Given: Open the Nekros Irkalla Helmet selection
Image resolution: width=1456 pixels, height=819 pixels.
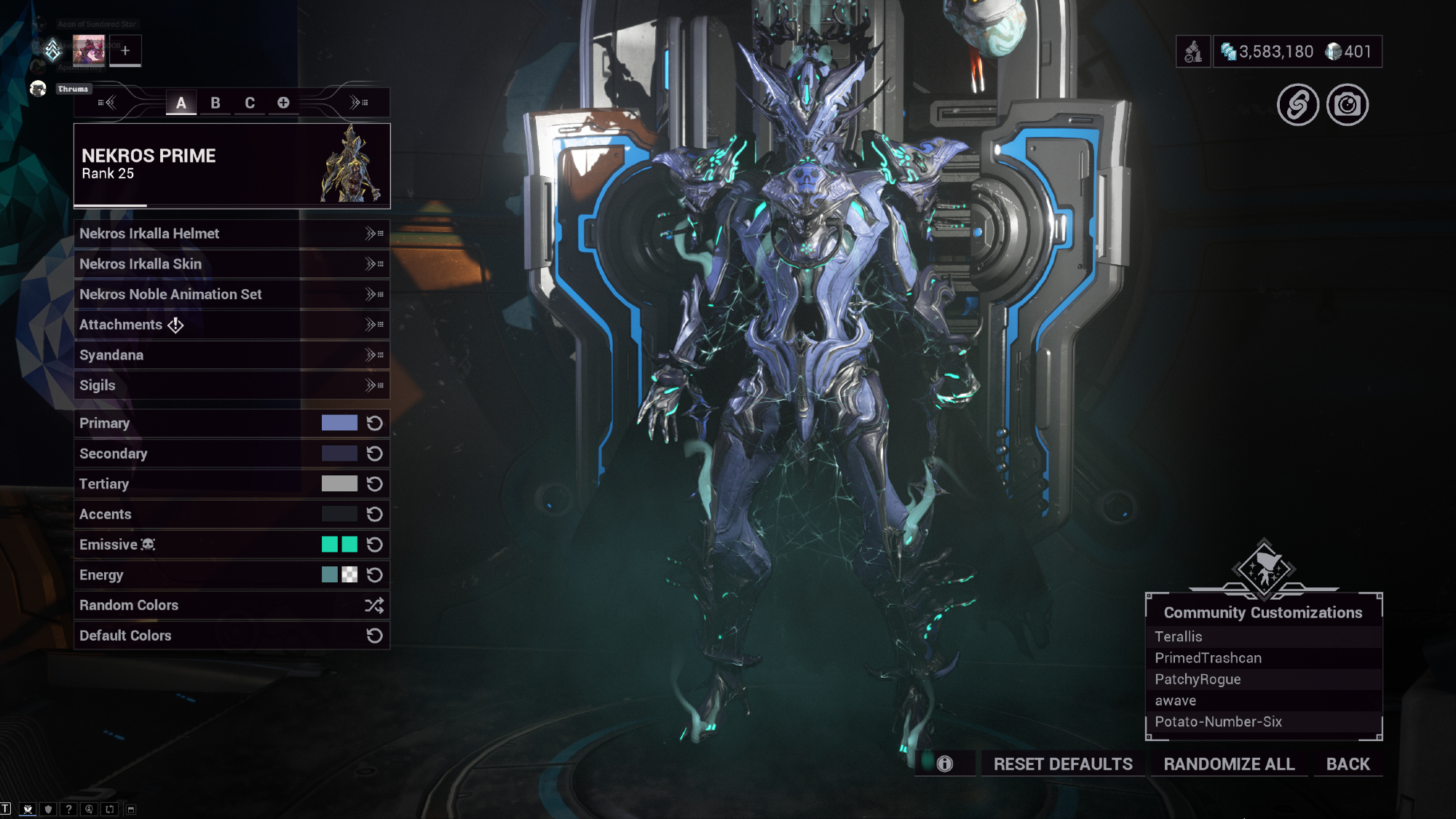Looking at the screenshot, I should point(232,234).
